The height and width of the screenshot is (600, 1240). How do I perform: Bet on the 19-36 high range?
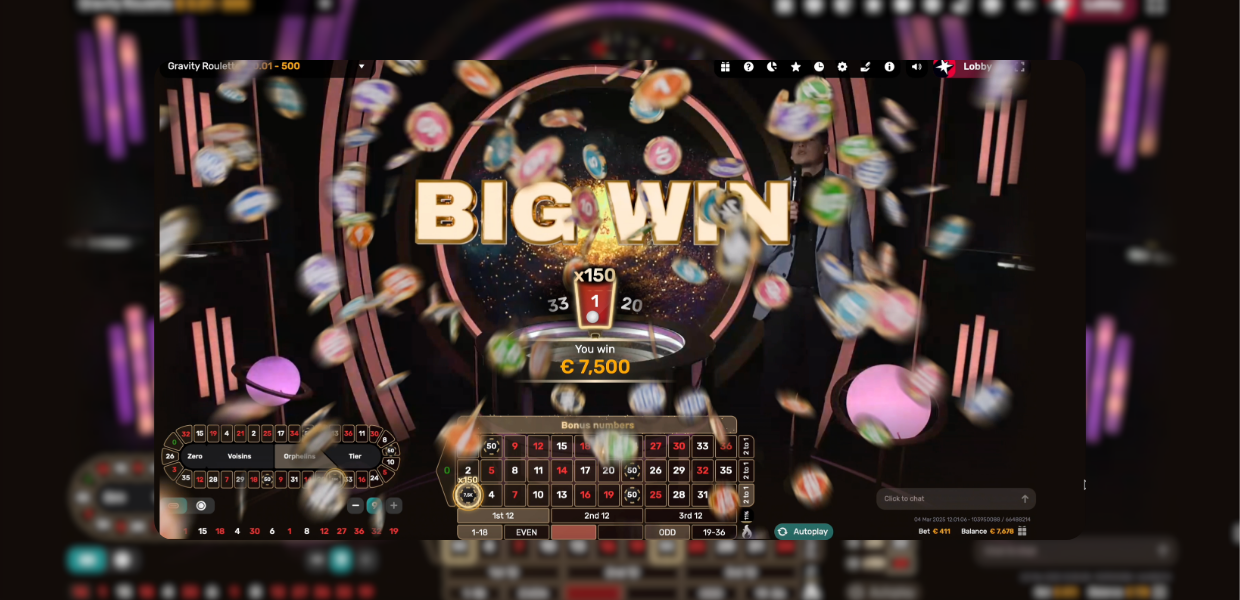click(x=714, y=532)
